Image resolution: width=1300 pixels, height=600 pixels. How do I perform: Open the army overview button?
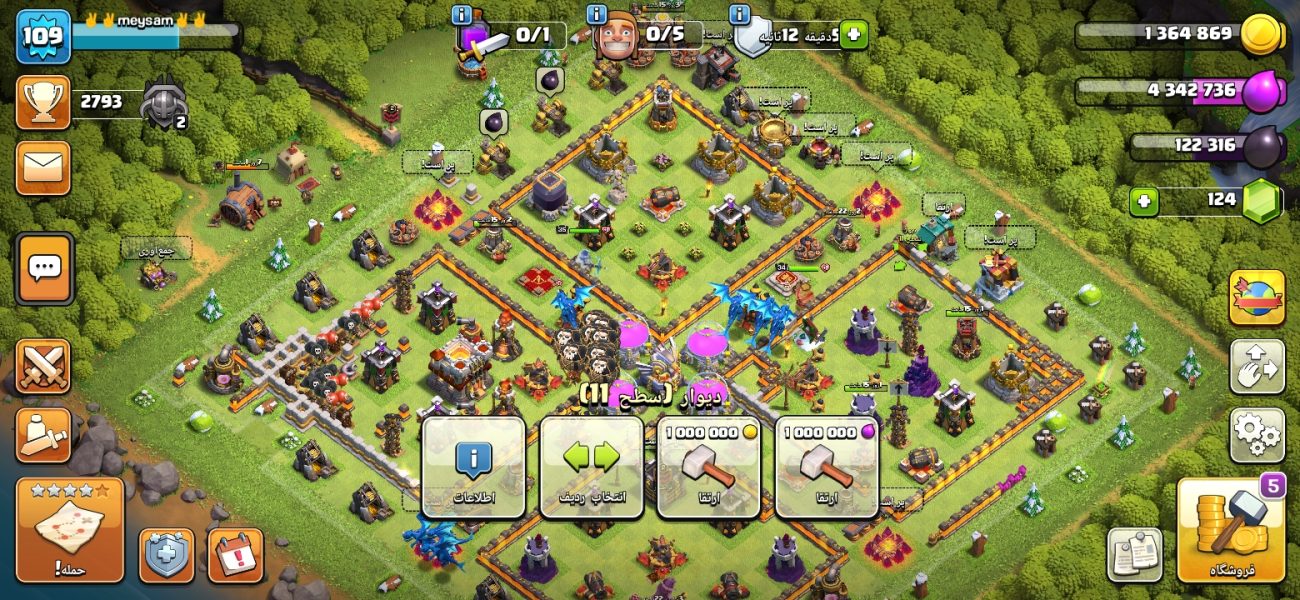coord(43,435)
